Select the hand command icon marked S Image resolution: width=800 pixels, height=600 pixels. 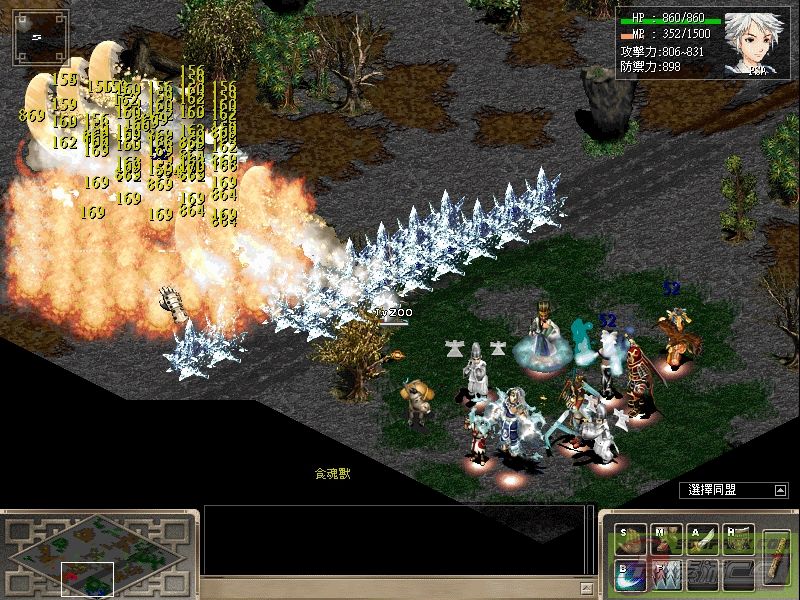point(632,541)
